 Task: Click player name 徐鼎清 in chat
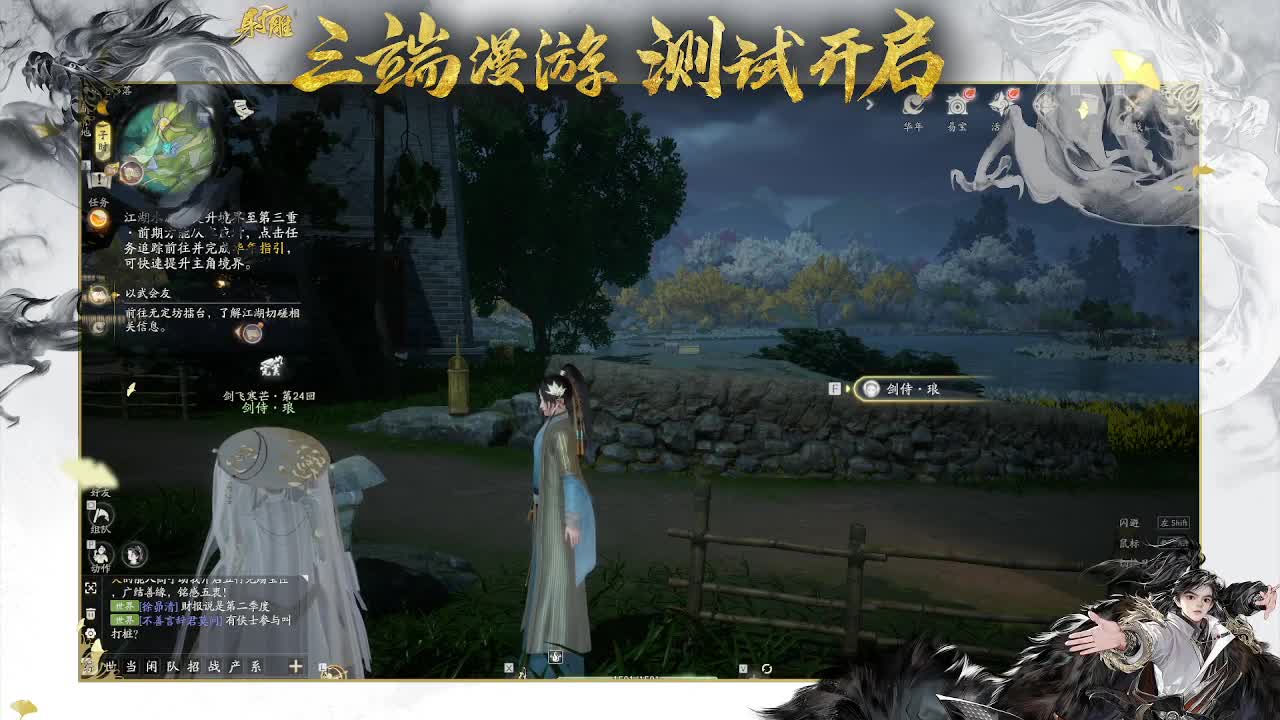tap(157, 605)
